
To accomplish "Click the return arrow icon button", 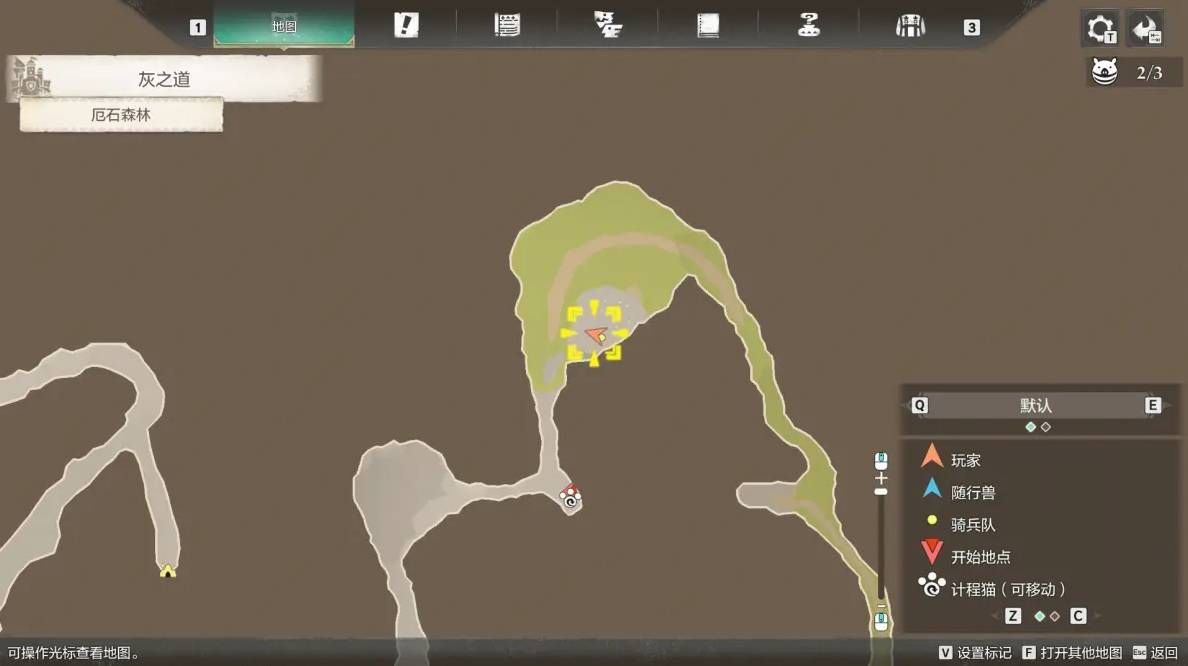I will point(1145,28).
